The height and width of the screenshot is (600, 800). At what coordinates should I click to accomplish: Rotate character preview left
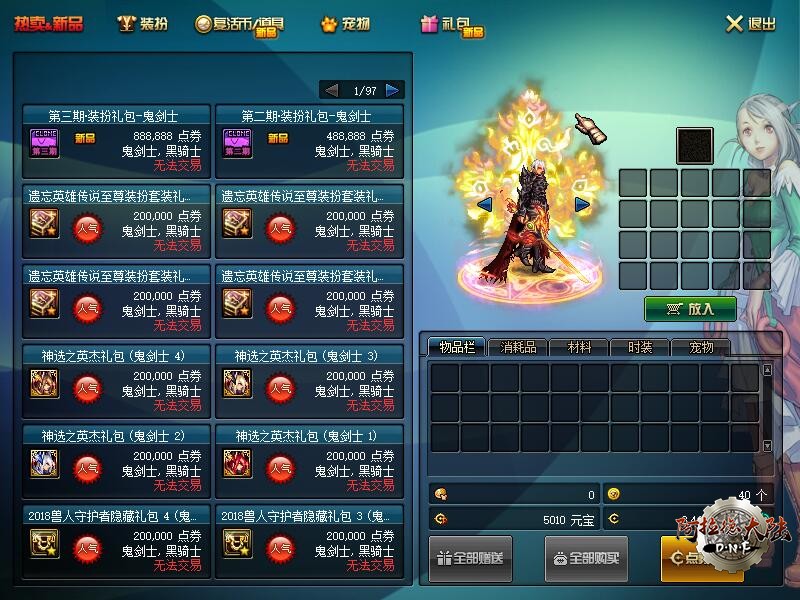tap(484, 205)
